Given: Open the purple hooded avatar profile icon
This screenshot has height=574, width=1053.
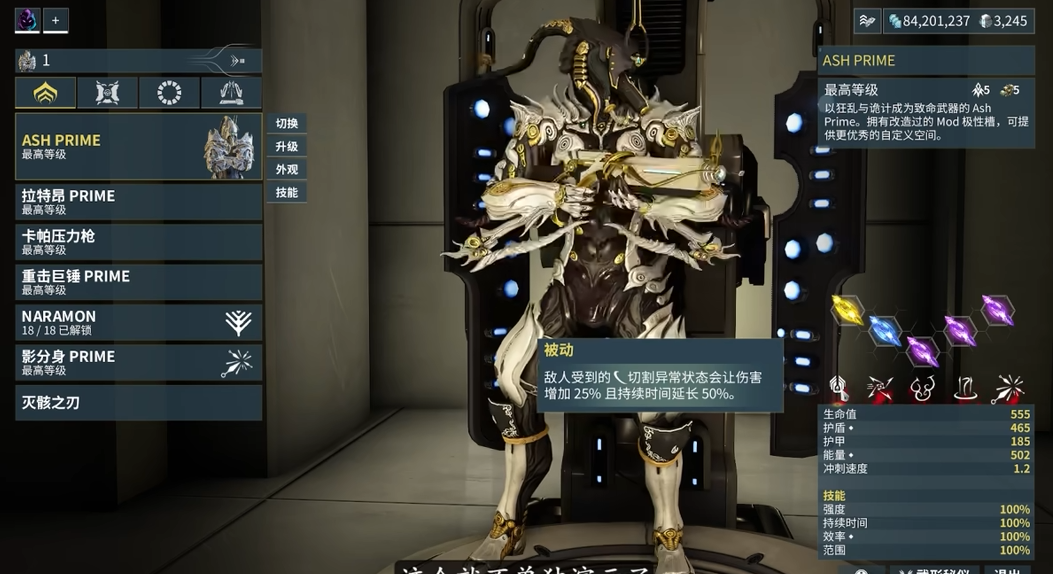Looking at the screenshot, I should pyautogui.click(x=27, y=20).
